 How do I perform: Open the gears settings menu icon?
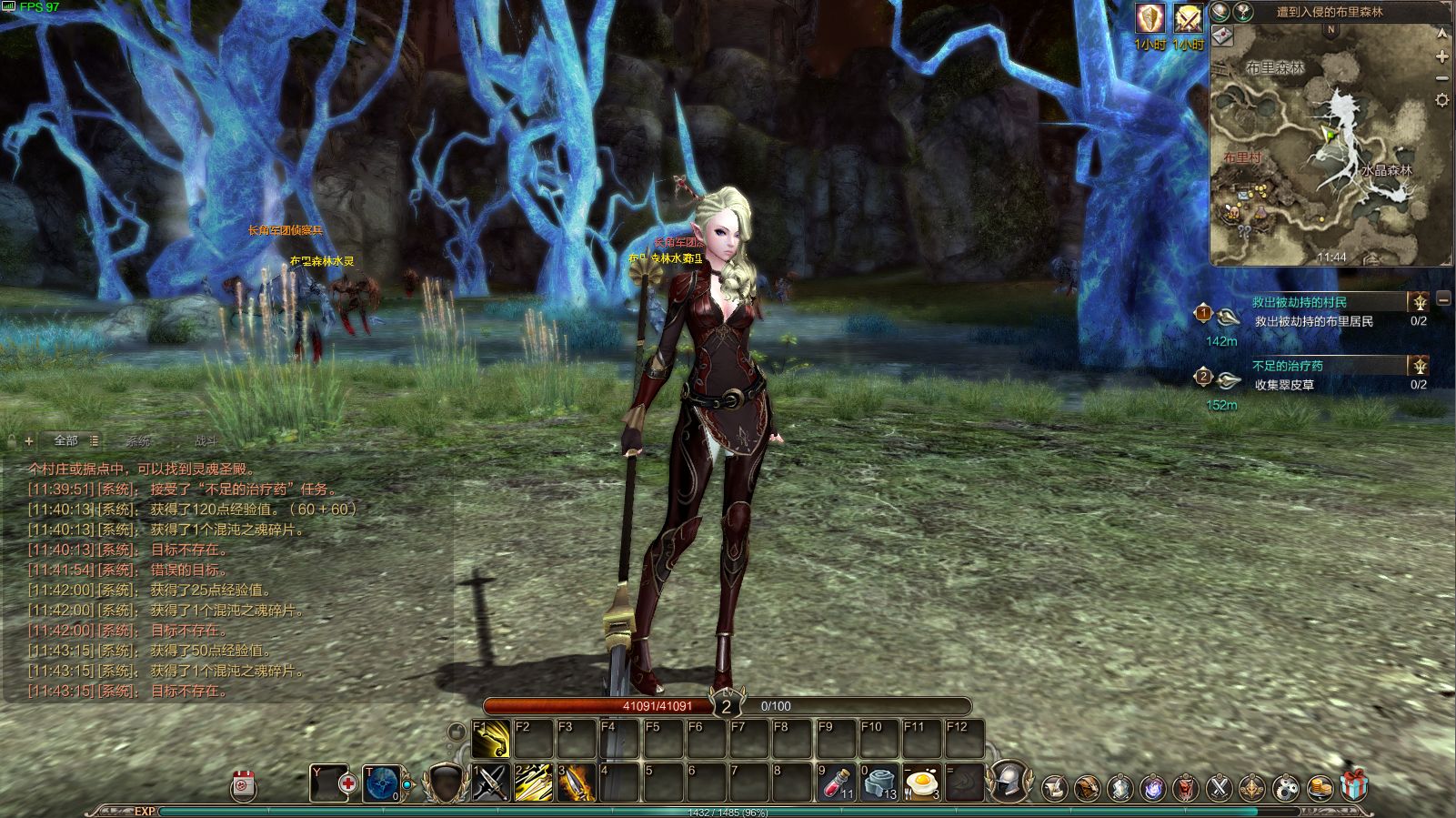pyautogui.click(x=1286, y=786)
